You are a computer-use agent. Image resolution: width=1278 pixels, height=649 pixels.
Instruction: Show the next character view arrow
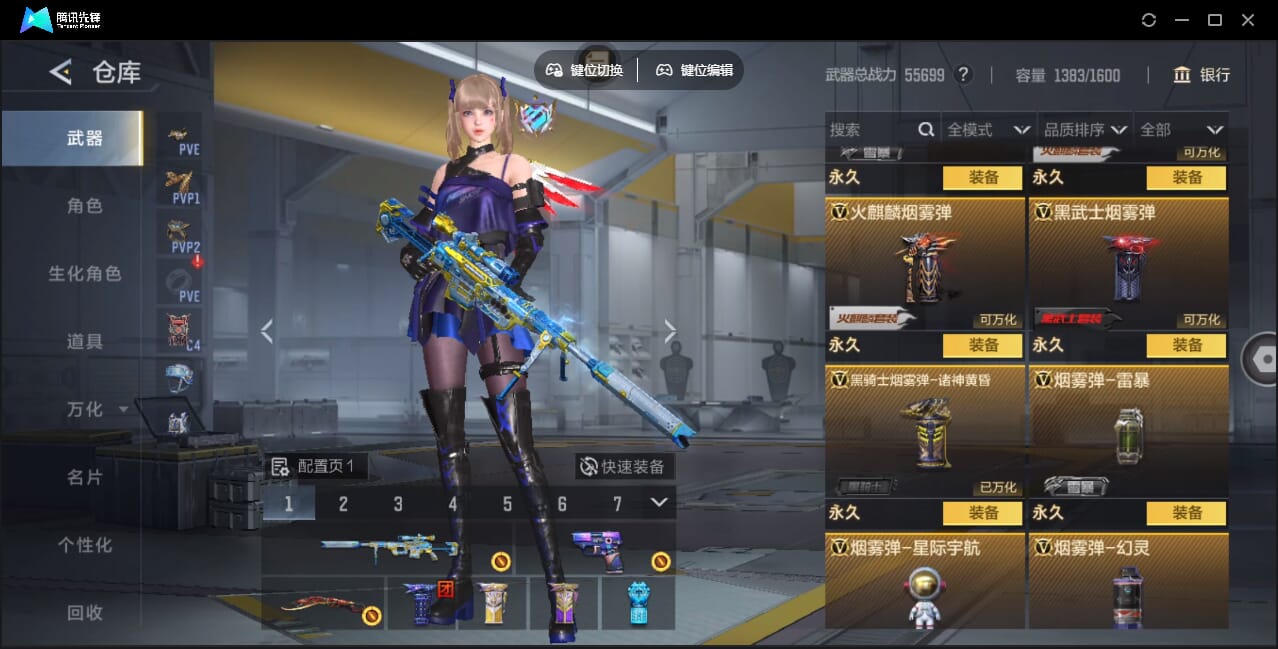tap(670, 332)
